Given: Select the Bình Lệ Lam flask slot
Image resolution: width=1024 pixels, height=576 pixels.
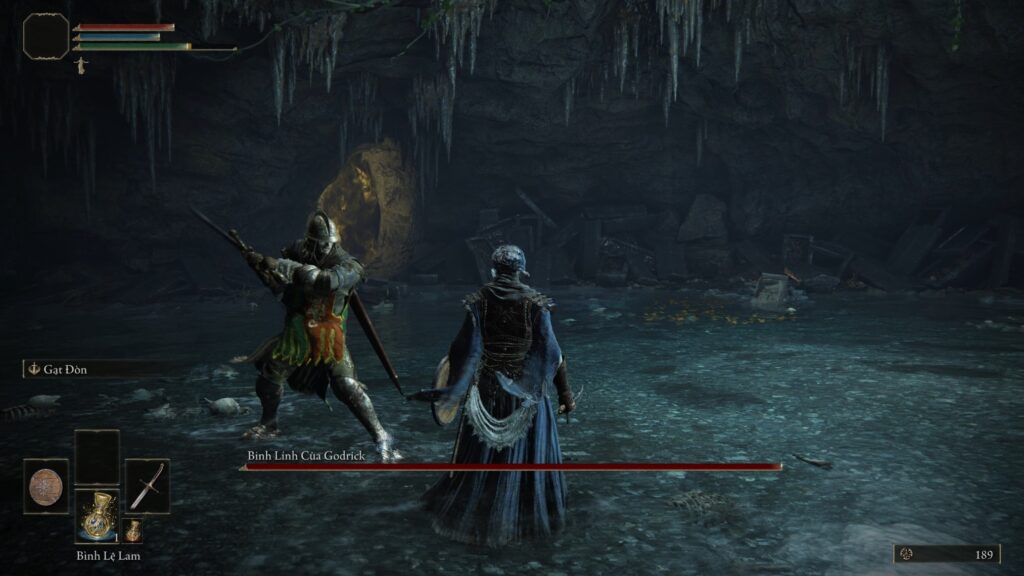Looking at the screenshot, I should (97, 516).
